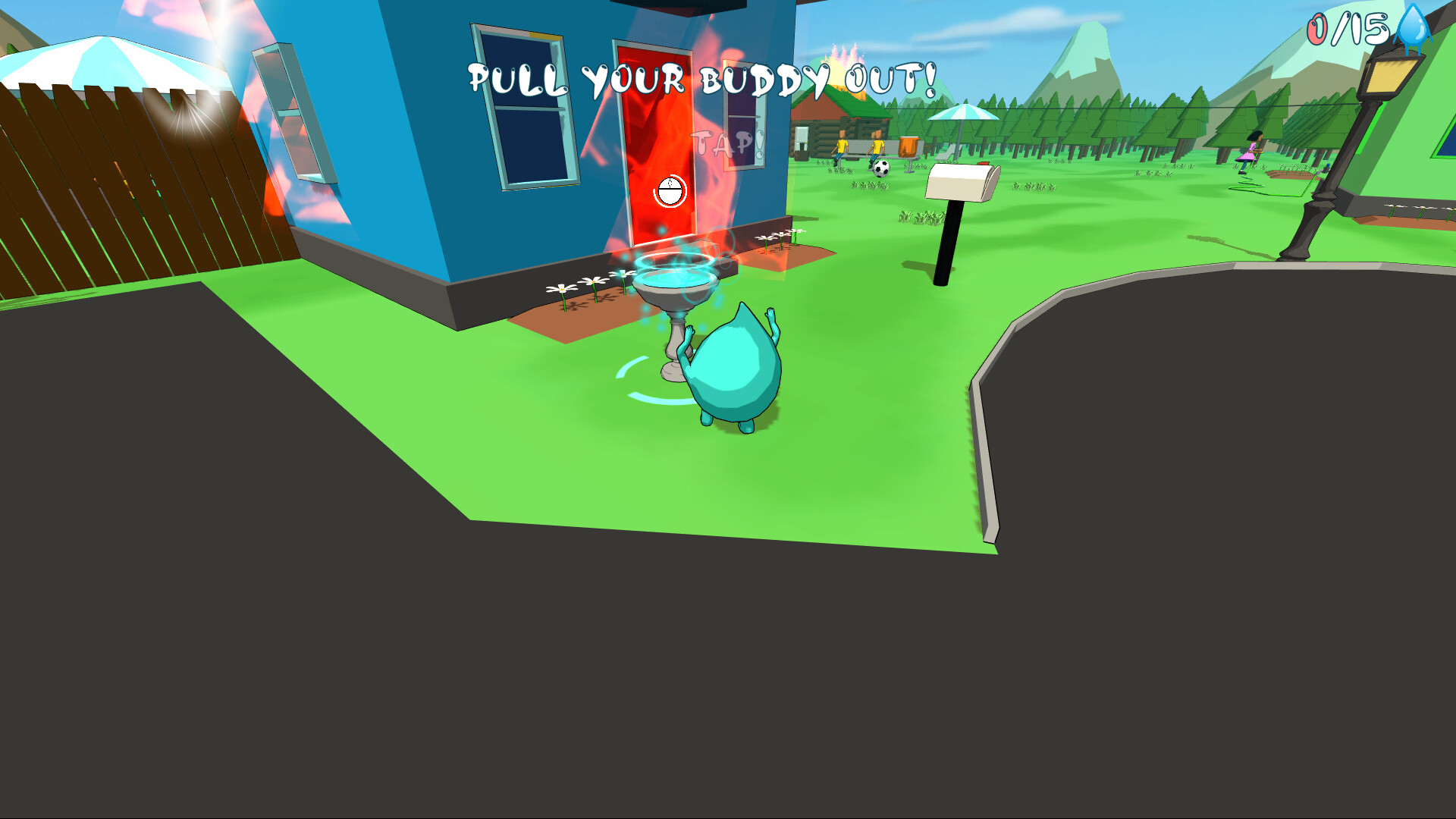
Task: Click the soccer ball on the lawn
Action: click(880, 171)
